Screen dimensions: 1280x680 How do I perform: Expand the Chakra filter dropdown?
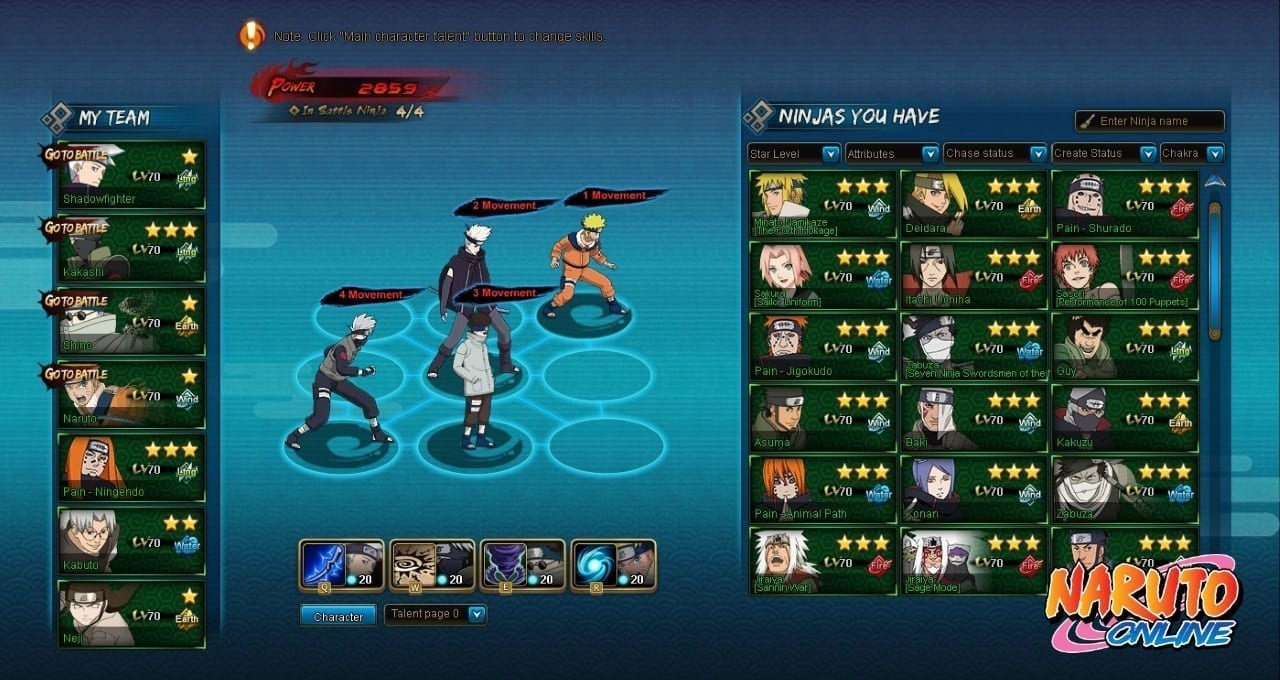[x=1192, y=153]
